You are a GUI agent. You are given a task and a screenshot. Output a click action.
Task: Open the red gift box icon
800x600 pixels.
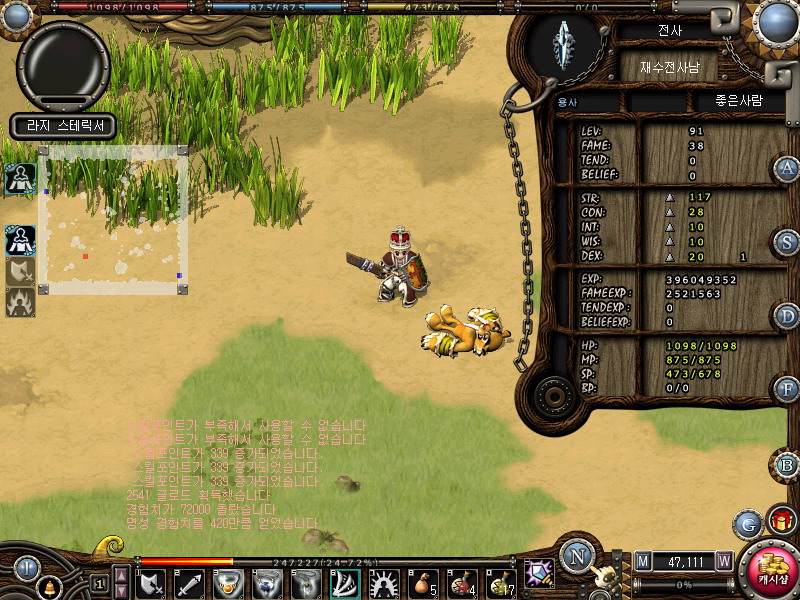coord(782,520)
